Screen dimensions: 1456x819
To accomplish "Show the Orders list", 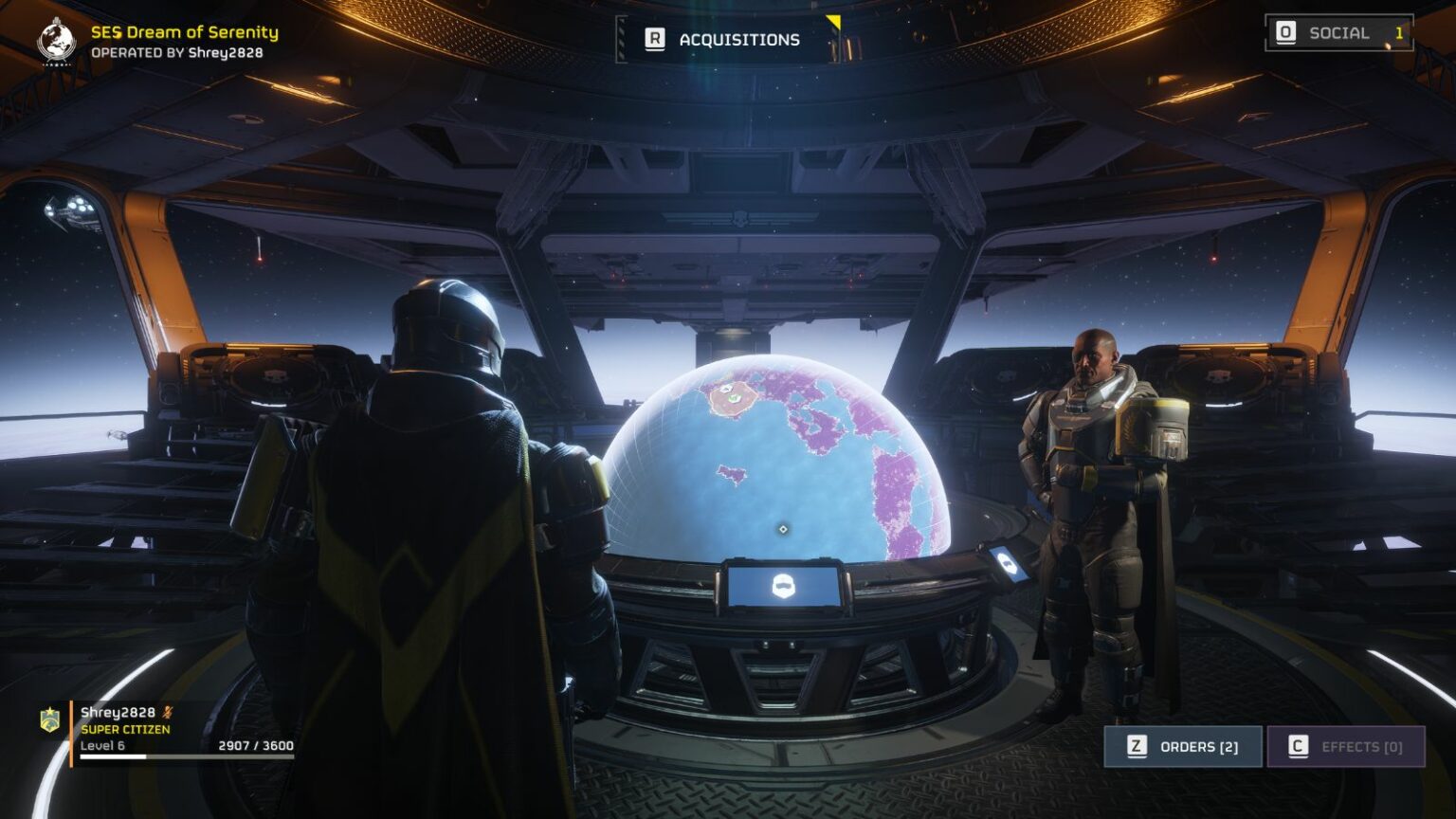I will click(1182, 747).
